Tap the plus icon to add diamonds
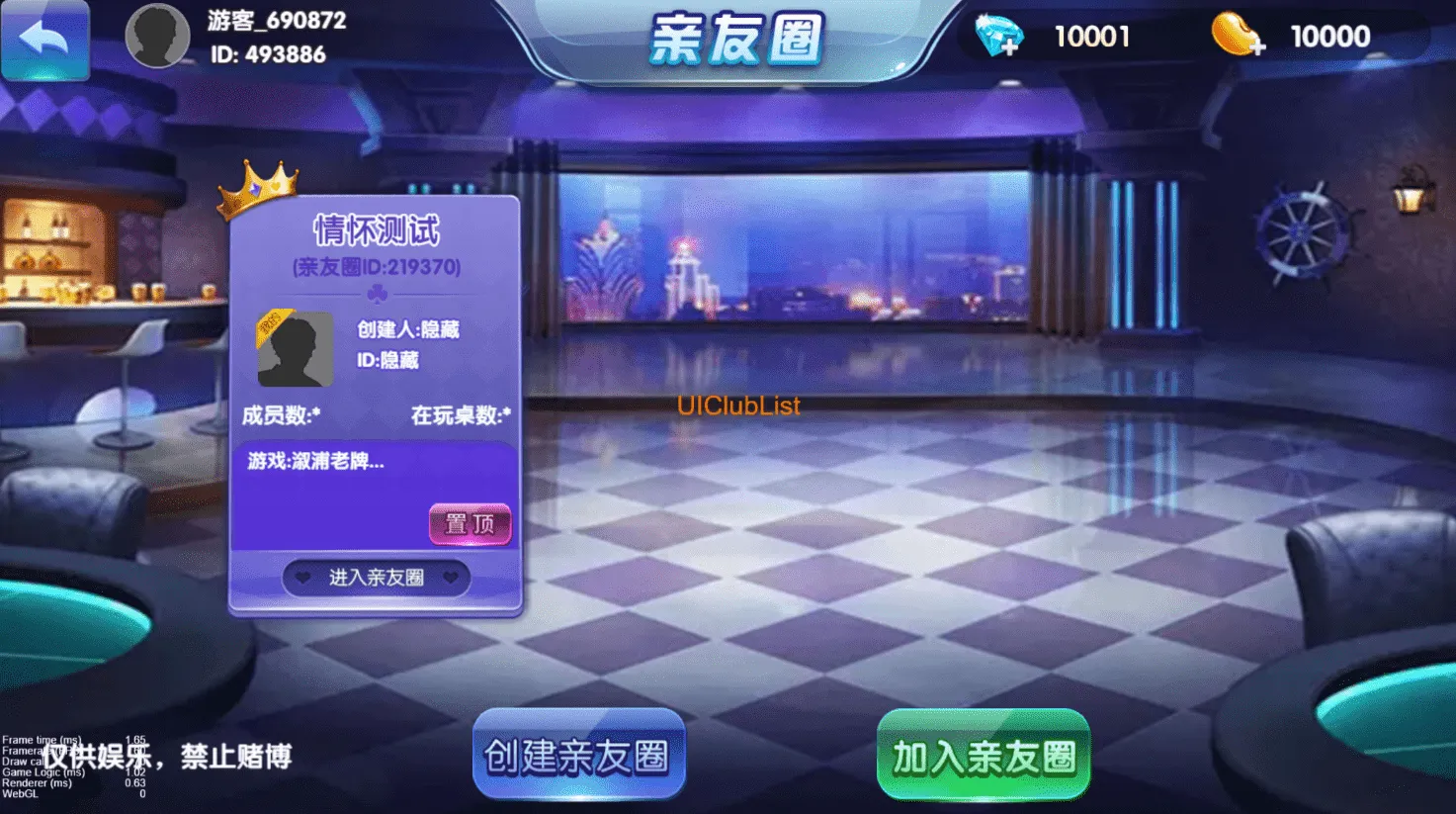Screen dimensions: 1456x814 coord(1010,46)
